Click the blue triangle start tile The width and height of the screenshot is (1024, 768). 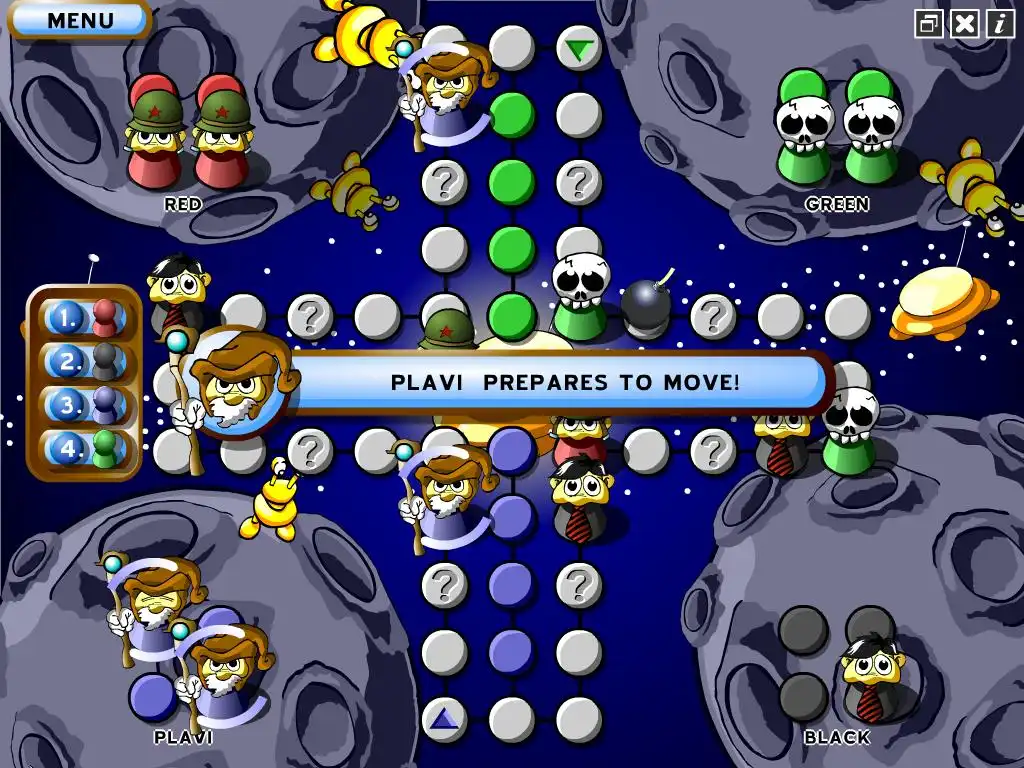[x=444, y=718]
